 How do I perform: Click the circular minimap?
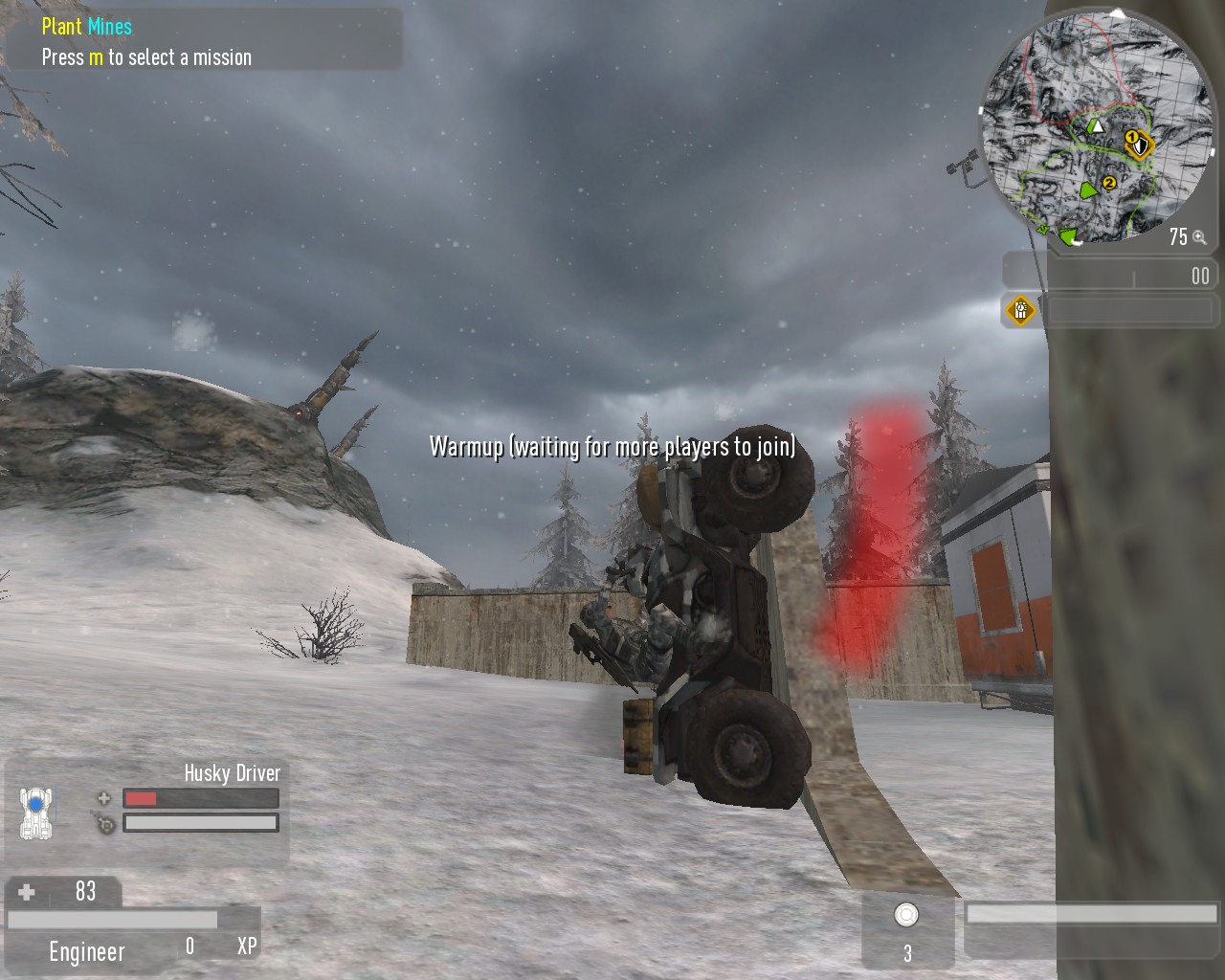pyautogui.click(x=1096, y=129)
